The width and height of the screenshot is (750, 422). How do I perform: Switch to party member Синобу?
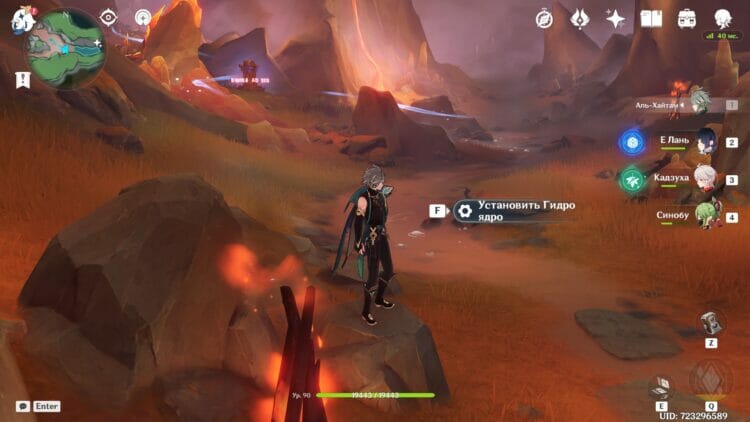point(690,217)
